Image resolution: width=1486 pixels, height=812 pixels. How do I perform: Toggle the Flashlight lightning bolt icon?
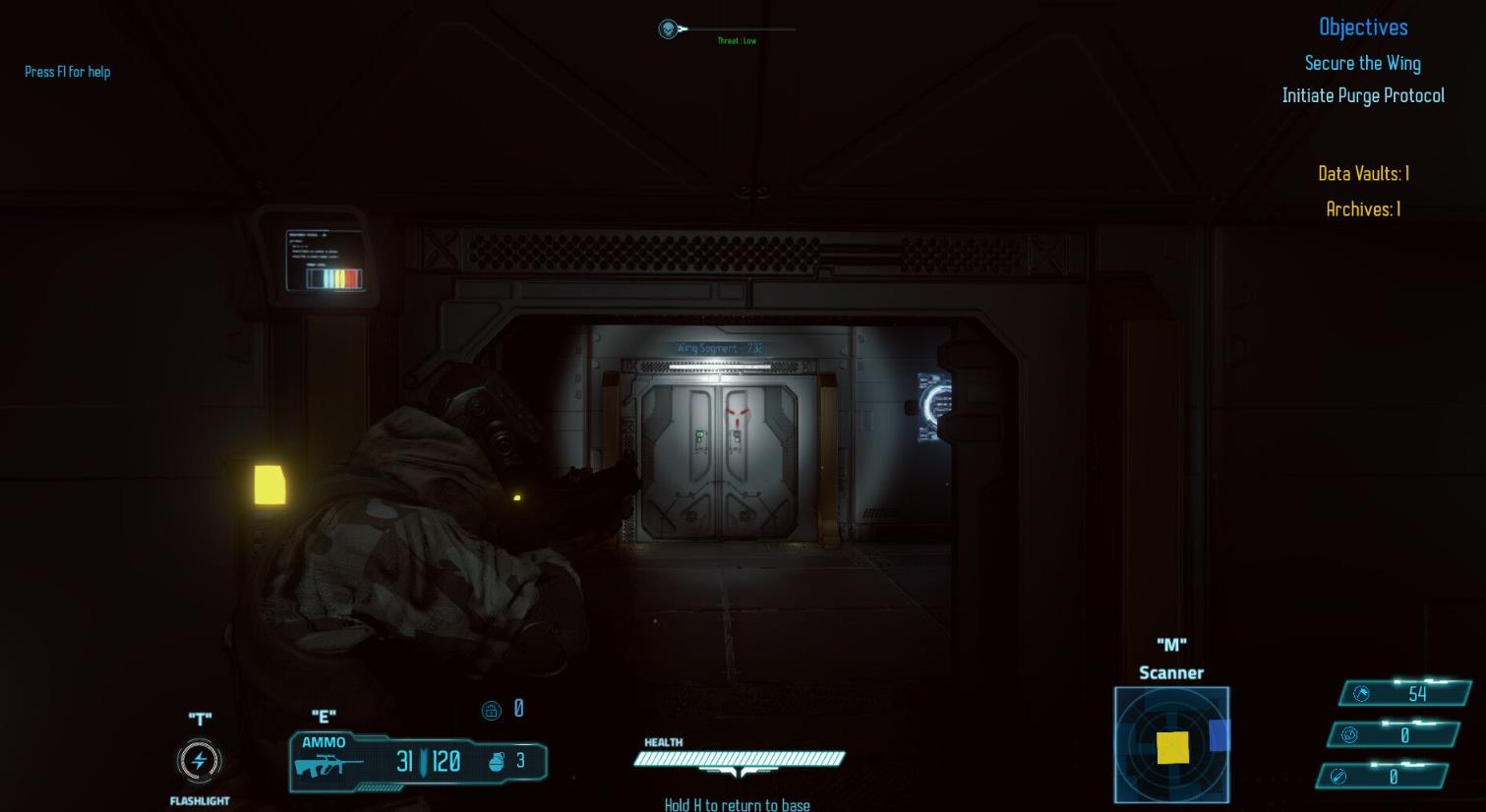pyautogui.click(x=200, y=760)
